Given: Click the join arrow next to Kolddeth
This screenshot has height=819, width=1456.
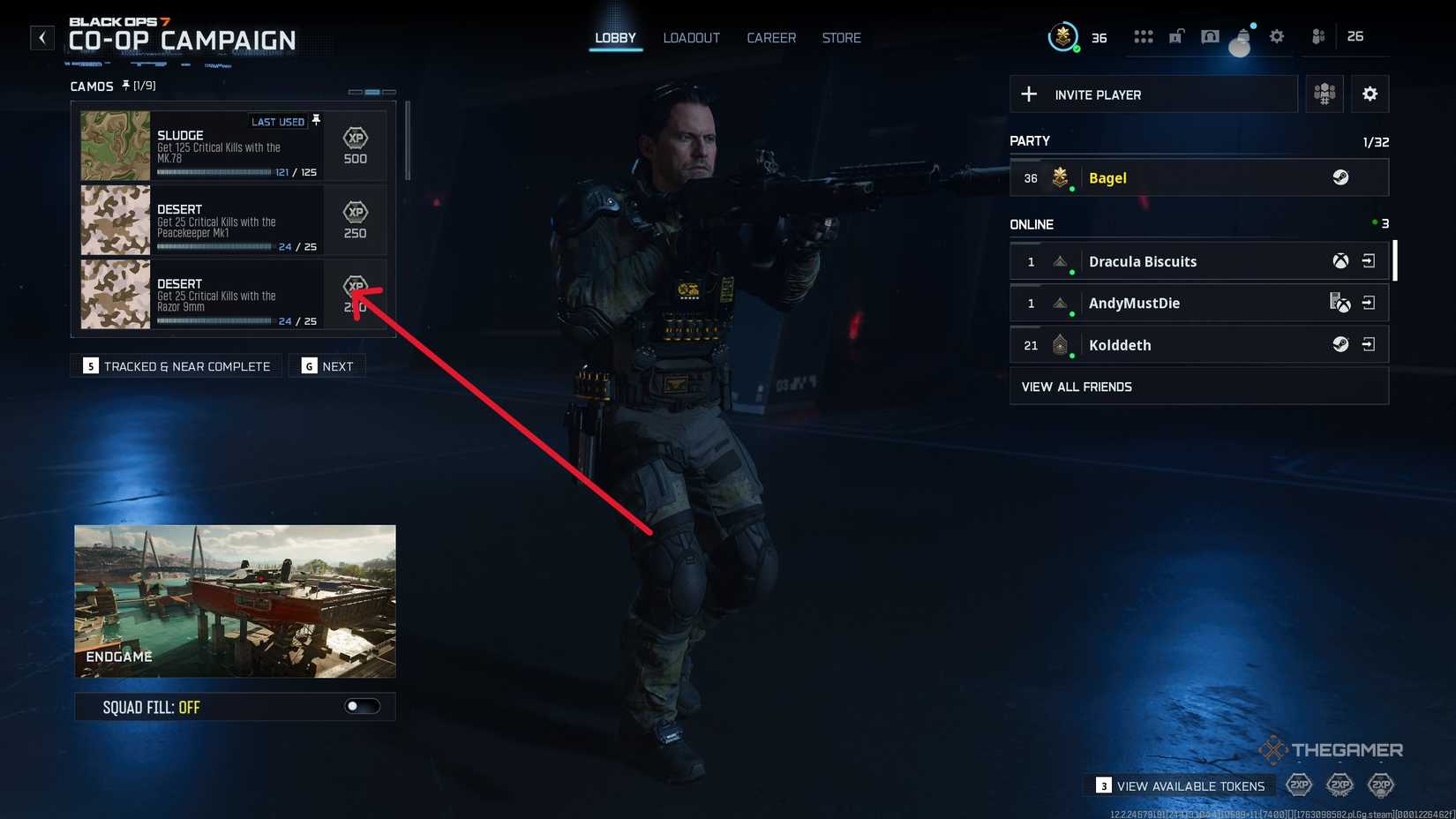Looking at the screenshot, I should tap(1370, 344).
